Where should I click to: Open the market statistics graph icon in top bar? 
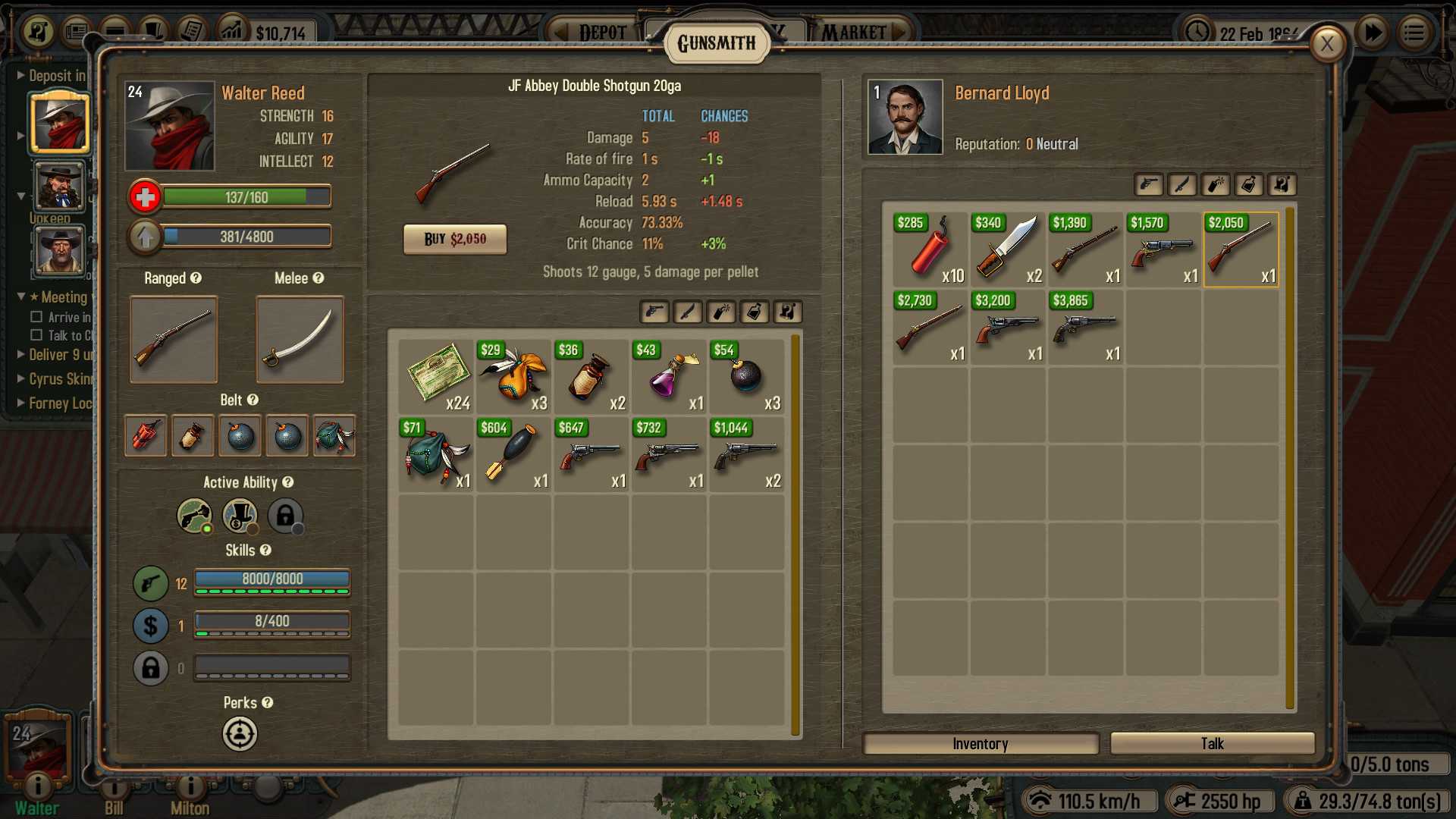pyautogui.click(x=232, y=29)
